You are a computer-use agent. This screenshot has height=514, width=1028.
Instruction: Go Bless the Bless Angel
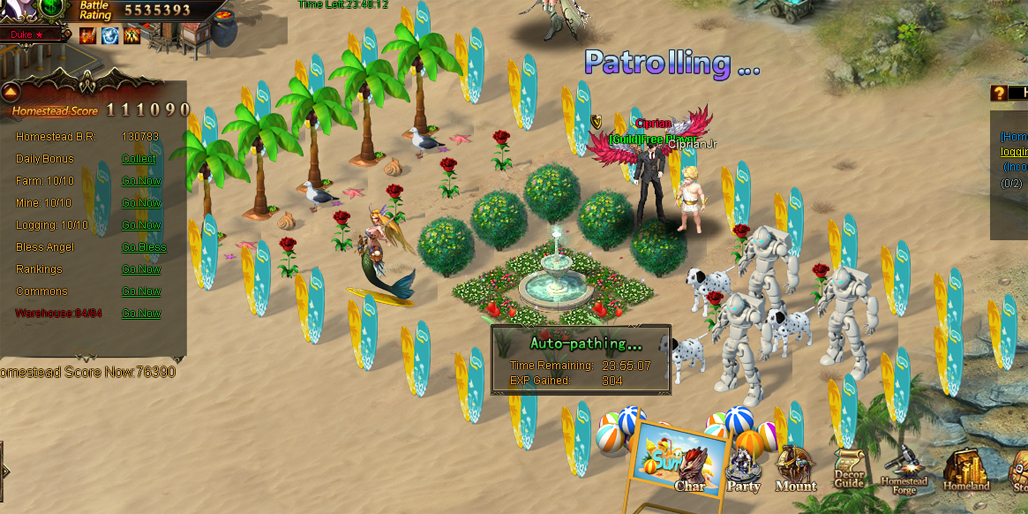[144, 247]
